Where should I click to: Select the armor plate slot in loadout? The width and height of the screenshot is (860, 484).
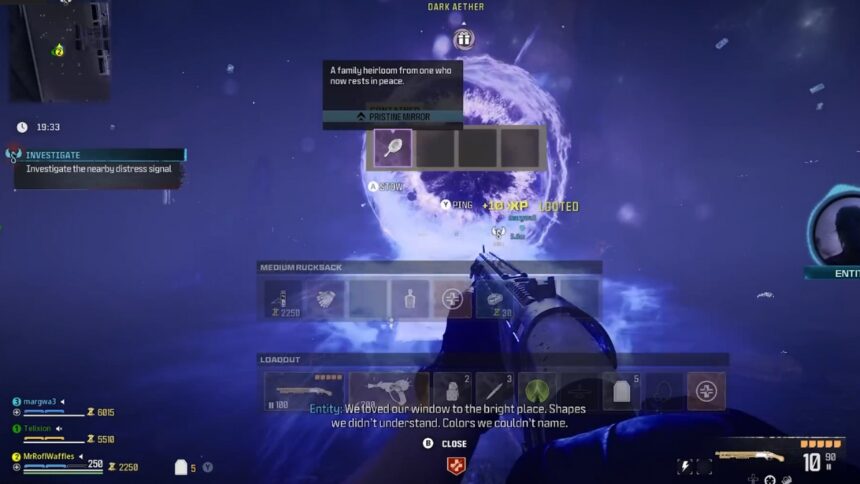[x=621, y=391]
